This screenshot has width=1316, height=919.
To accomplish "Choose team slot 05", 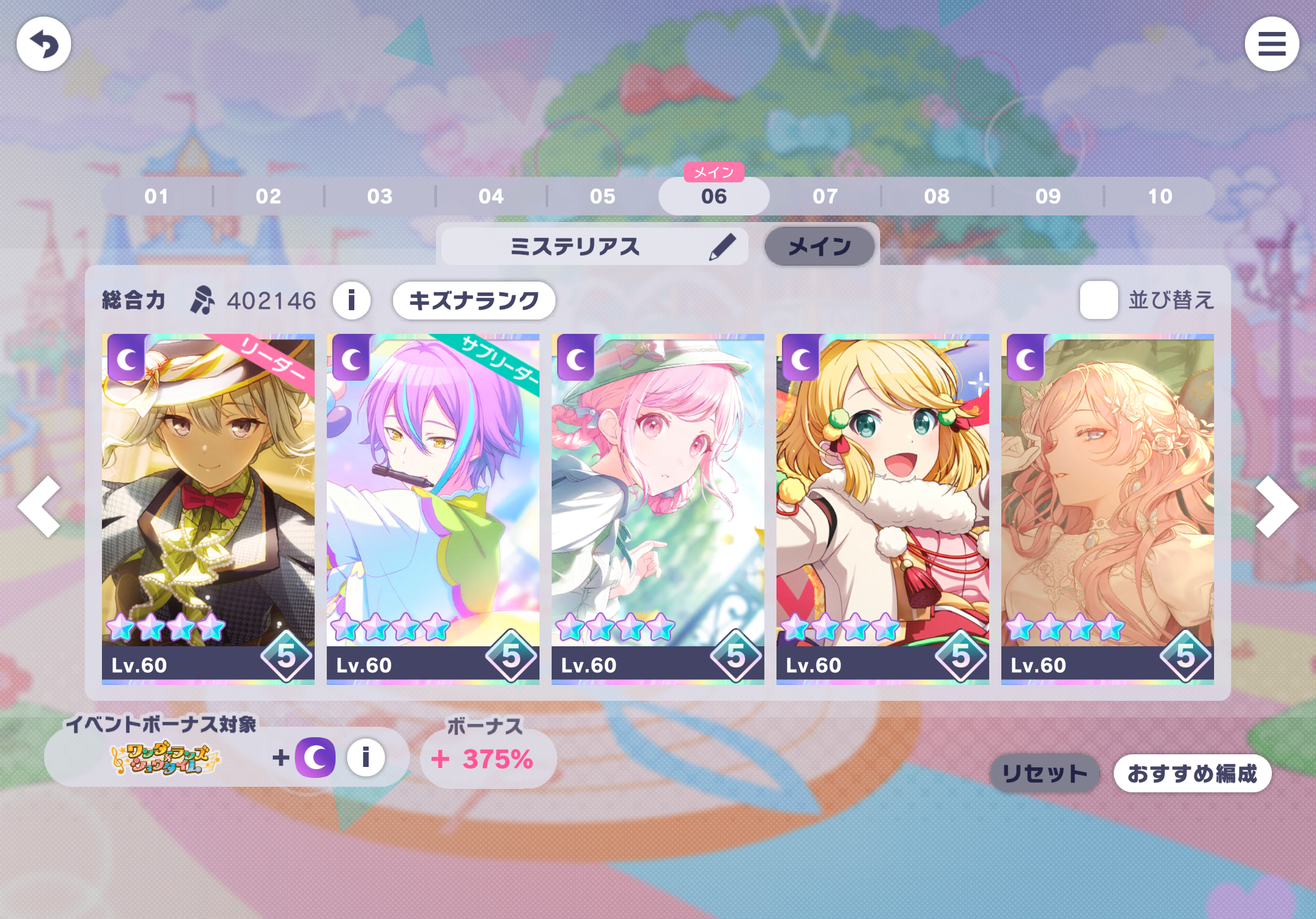I will pos(602,197).
